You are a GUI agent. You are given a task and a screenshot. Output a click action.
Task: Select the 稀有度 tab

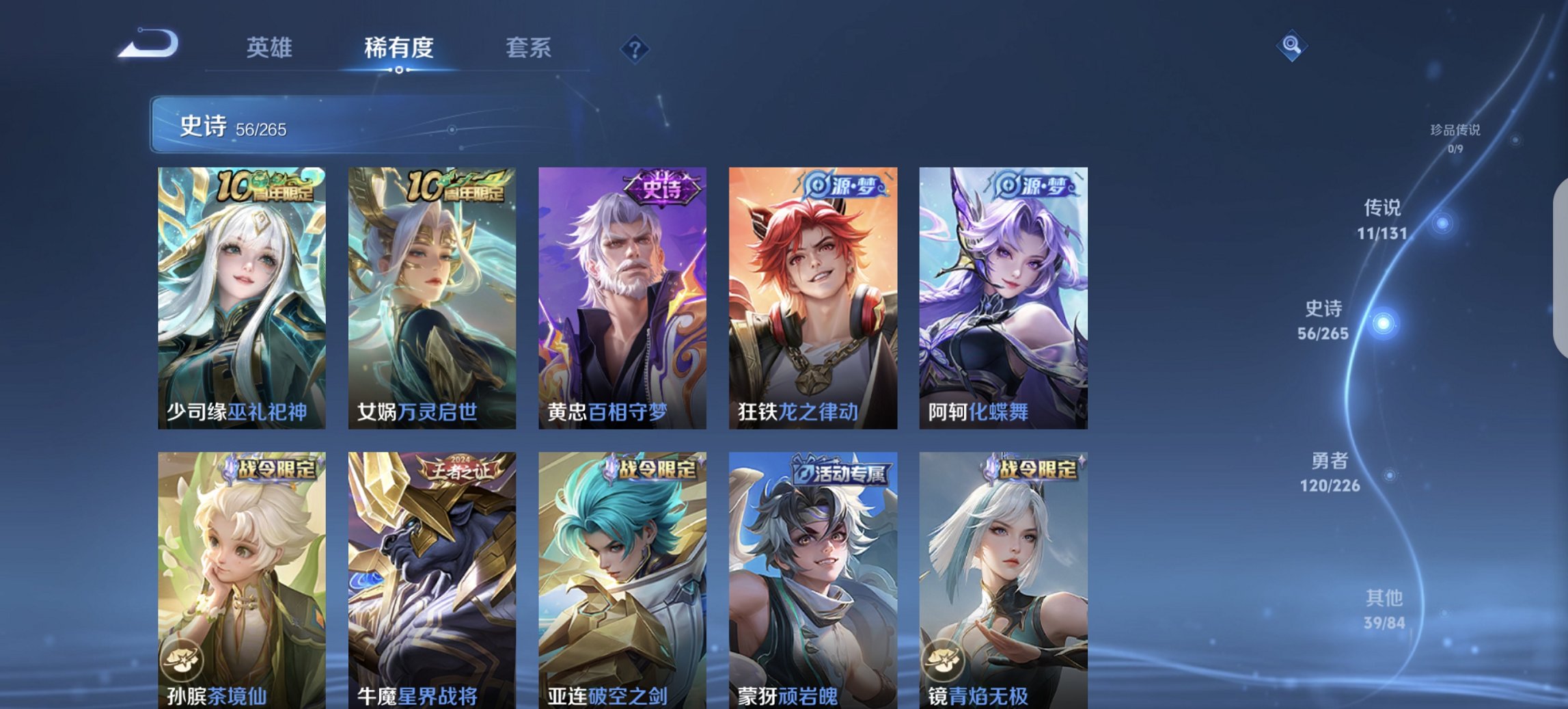click(398, 48)
